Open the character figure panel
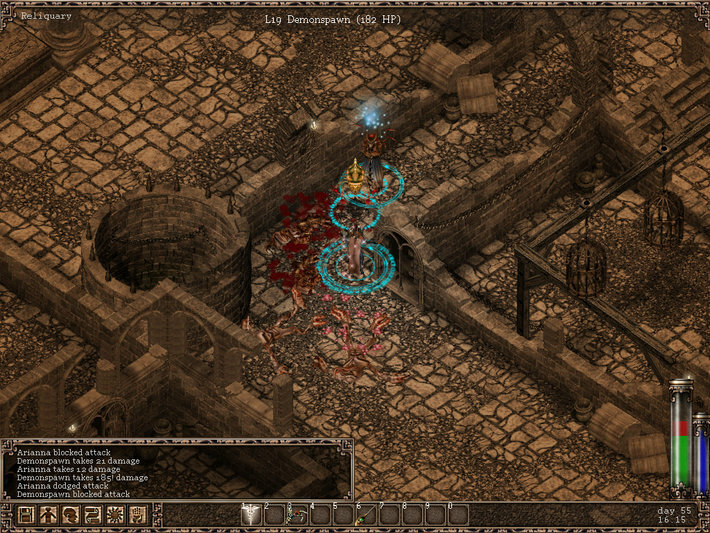This screenshot has height=533, width=710. click(x=47, y=515)
